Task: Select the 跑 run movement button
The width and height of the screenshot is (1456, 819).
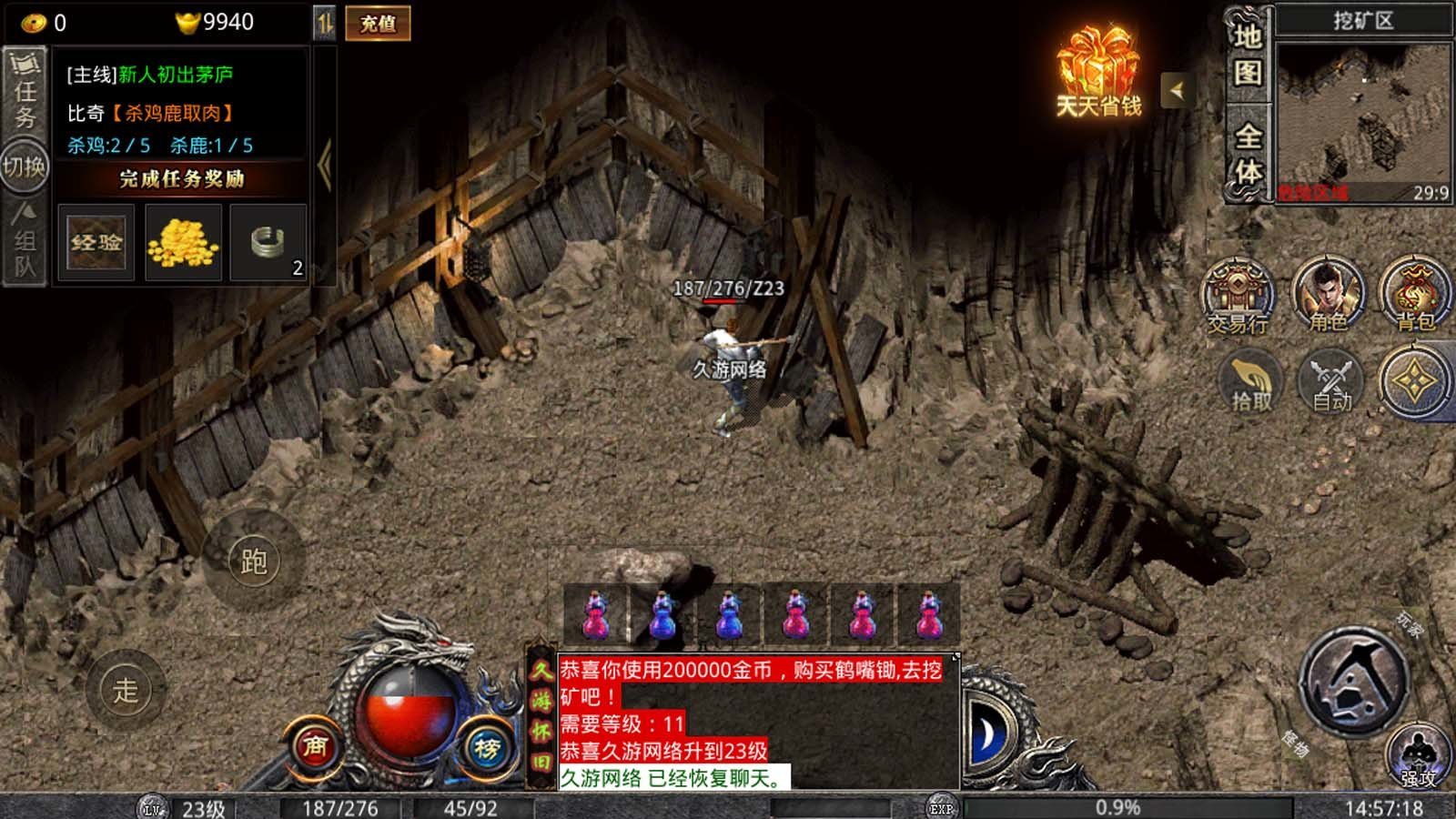Action: [x=253, y=561]
